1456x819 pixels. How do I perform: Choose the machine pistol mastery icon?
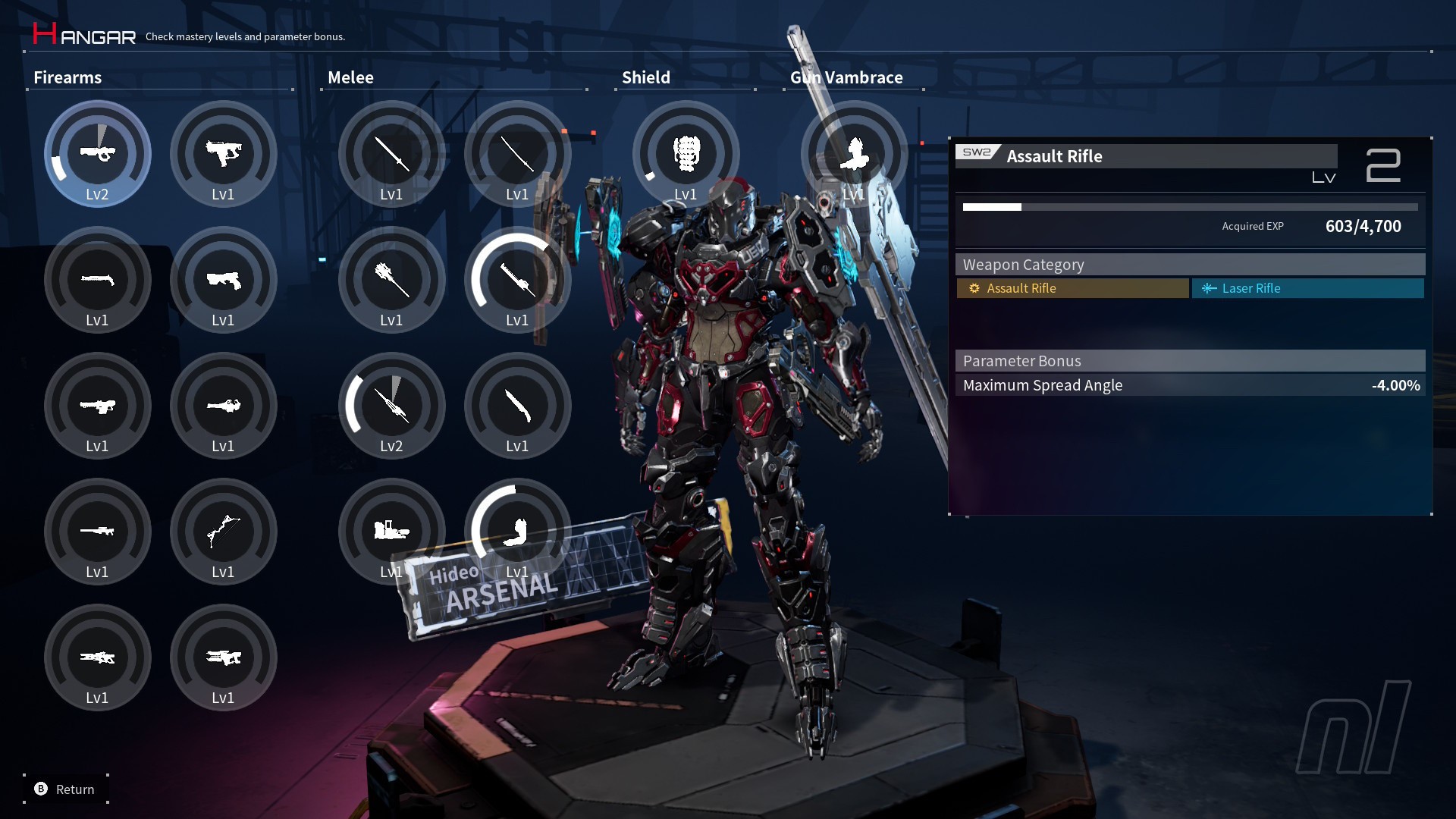click(223, 154)
